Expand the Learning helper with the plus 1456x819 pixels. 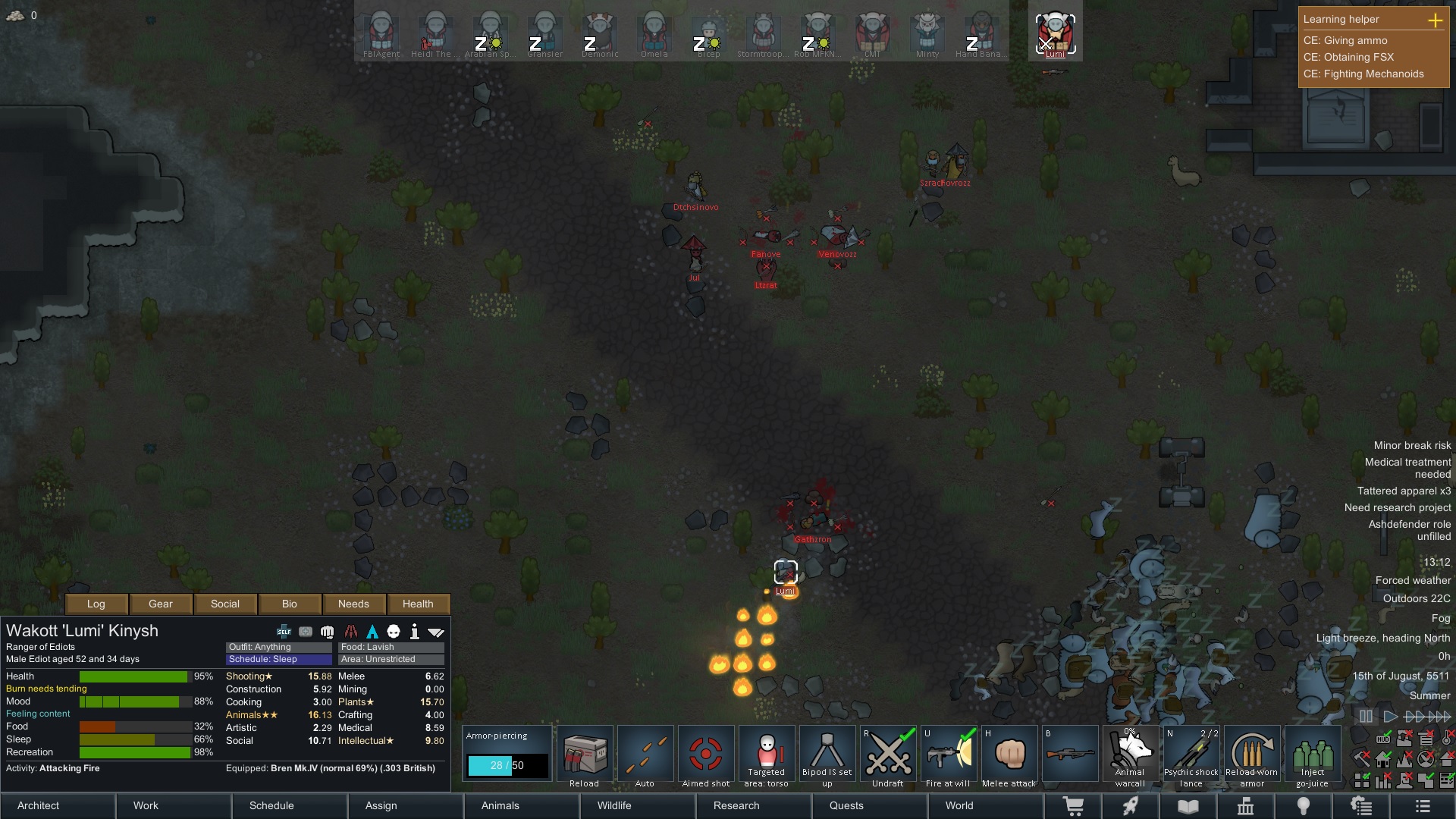[x=1436, y=21]
